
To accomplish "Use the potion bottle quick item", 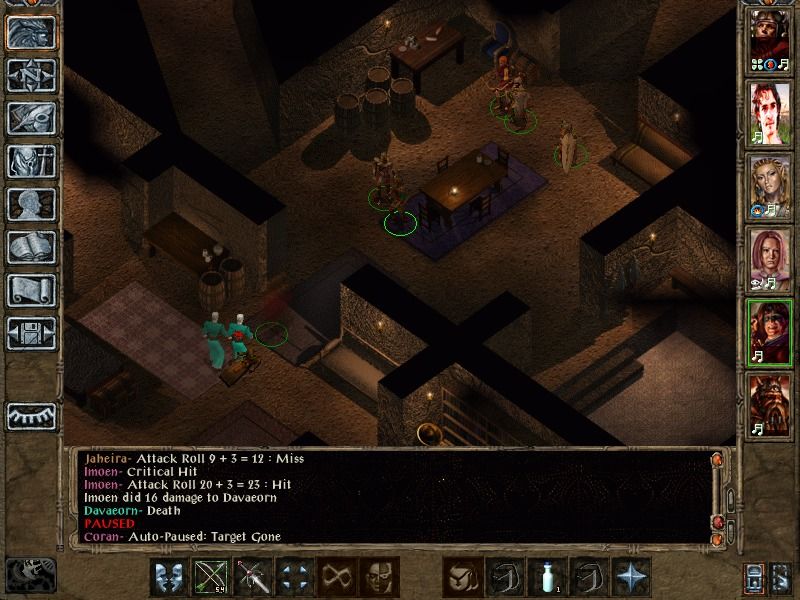I will point(547,577).
